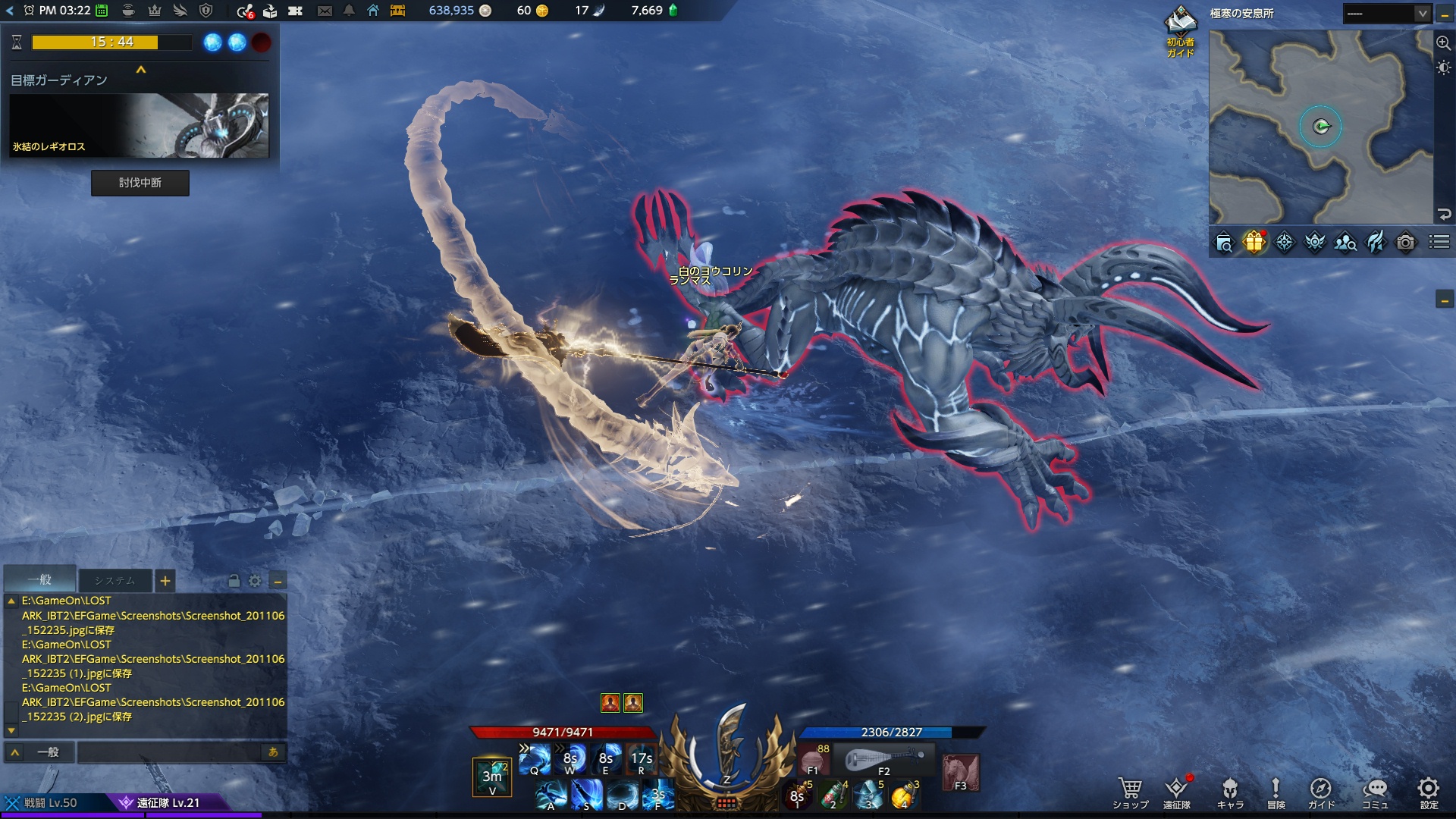This screenshot has height=819, width=1456.
Task: Click the minimap to view the area
Action: point(1321,127)
